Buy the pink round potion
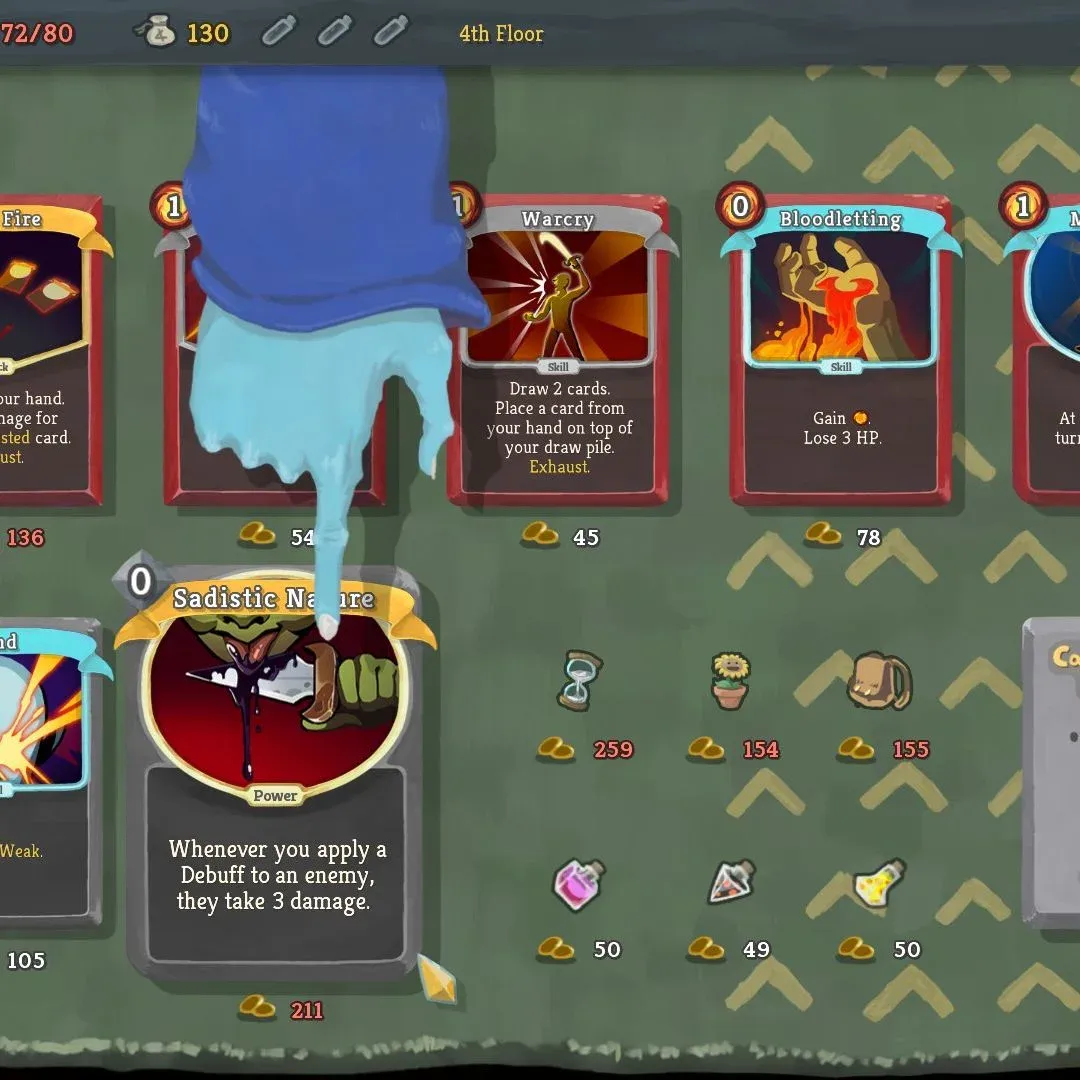Image resolution: width=1080 pixels, height=1080 pixels. point(579,884)
